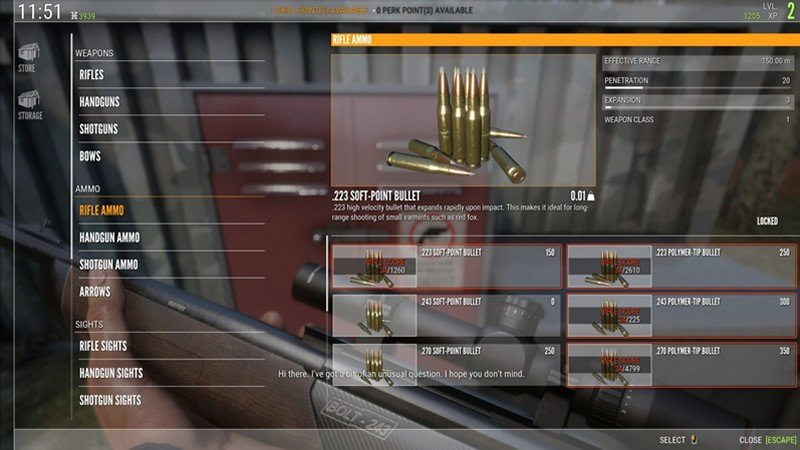Image resolution: width=800 pixels, height=450 pixels.
Task: Select the .223 Soft-Point Bullet item
Action: [x=446, y=266]
